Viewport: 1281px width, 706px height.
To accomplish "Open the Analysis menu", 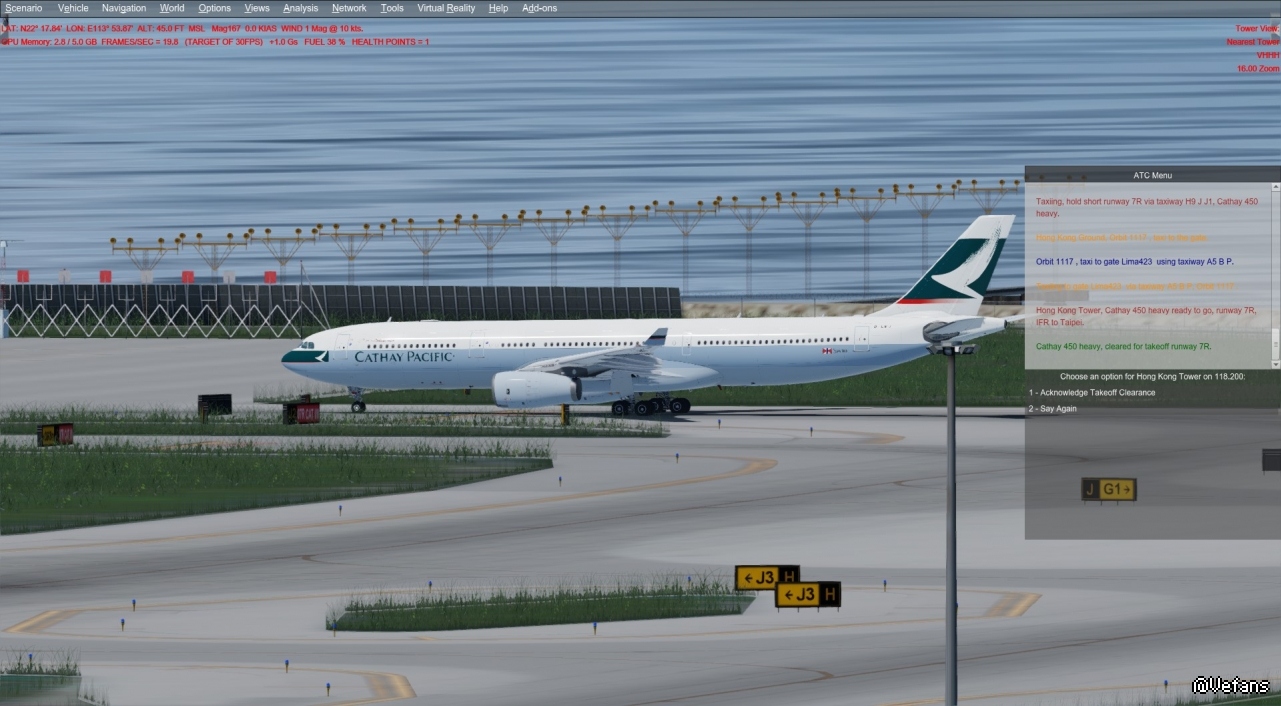I will coord(300,8).
